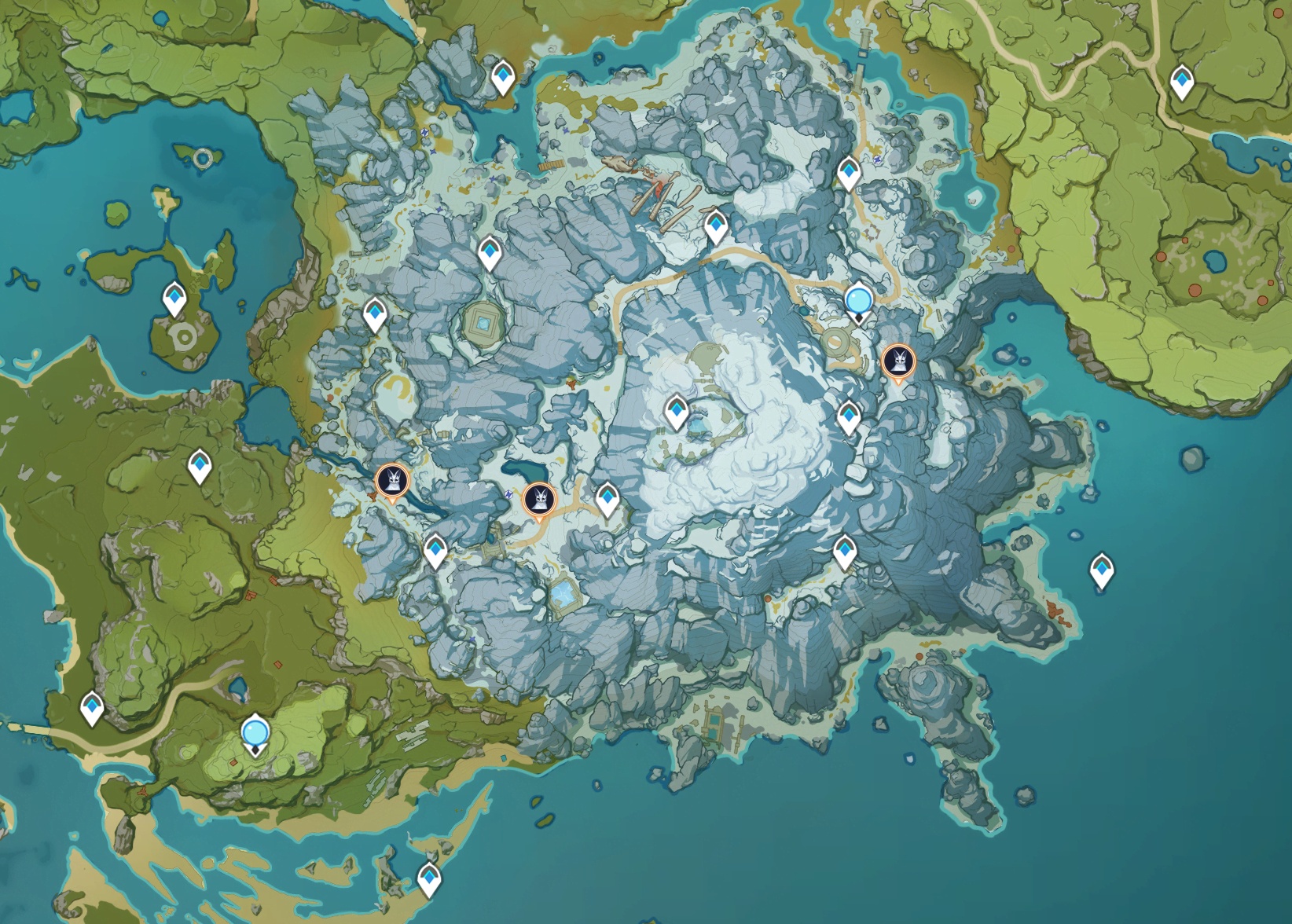This screenshot has width=1292, height=924.
Task: Select the Statue of the Seven on the snowy mountain
Action: 858,301
